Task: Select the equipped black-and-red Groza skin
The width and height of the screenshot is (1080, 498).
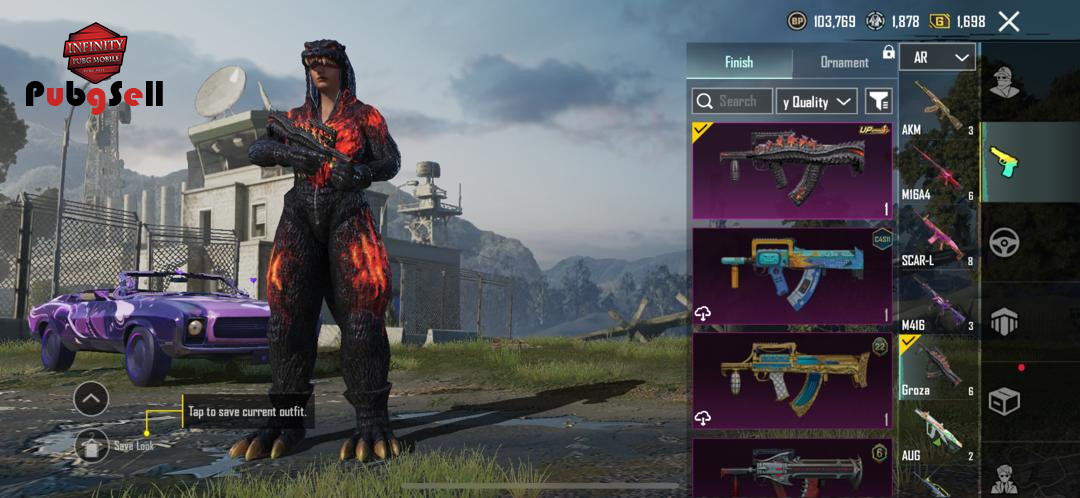Action: click(x=792, y=171)
